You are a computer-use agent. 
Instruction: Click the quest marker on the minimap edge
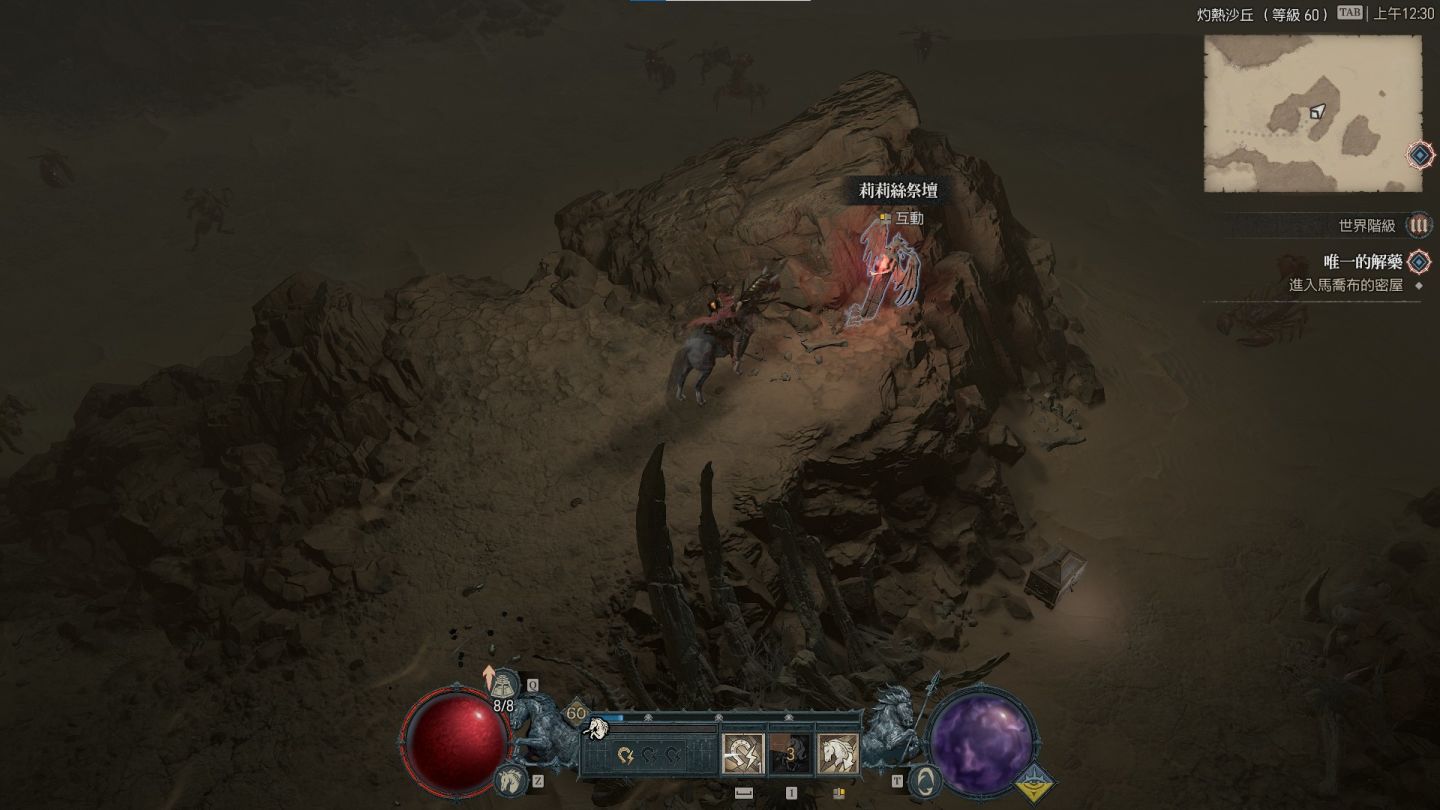point(1420,155)
